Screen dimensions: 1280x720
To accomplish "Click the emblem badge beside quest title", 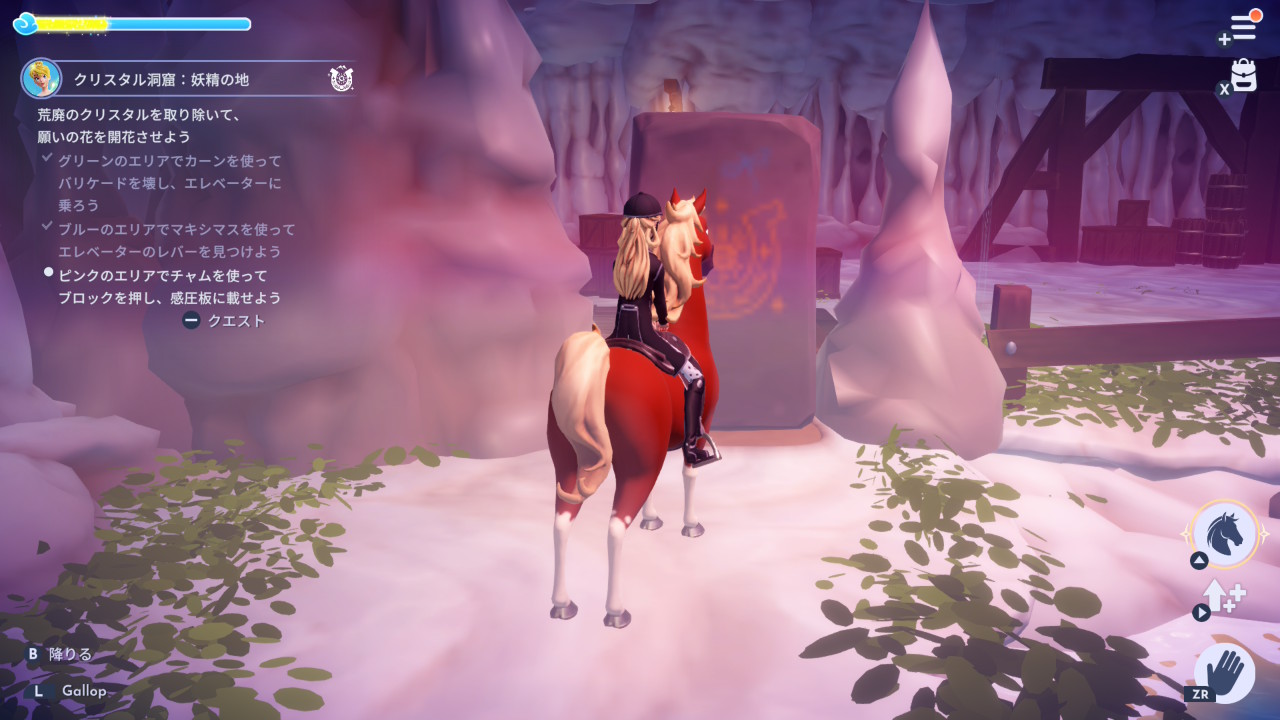I will [341, 79].
